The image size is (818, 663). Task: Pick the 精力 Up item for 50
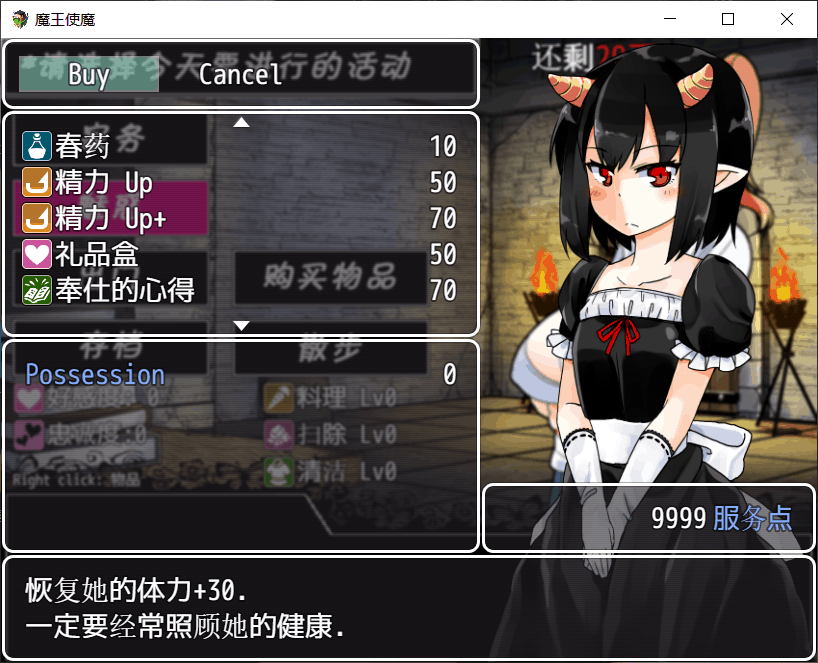240,183
